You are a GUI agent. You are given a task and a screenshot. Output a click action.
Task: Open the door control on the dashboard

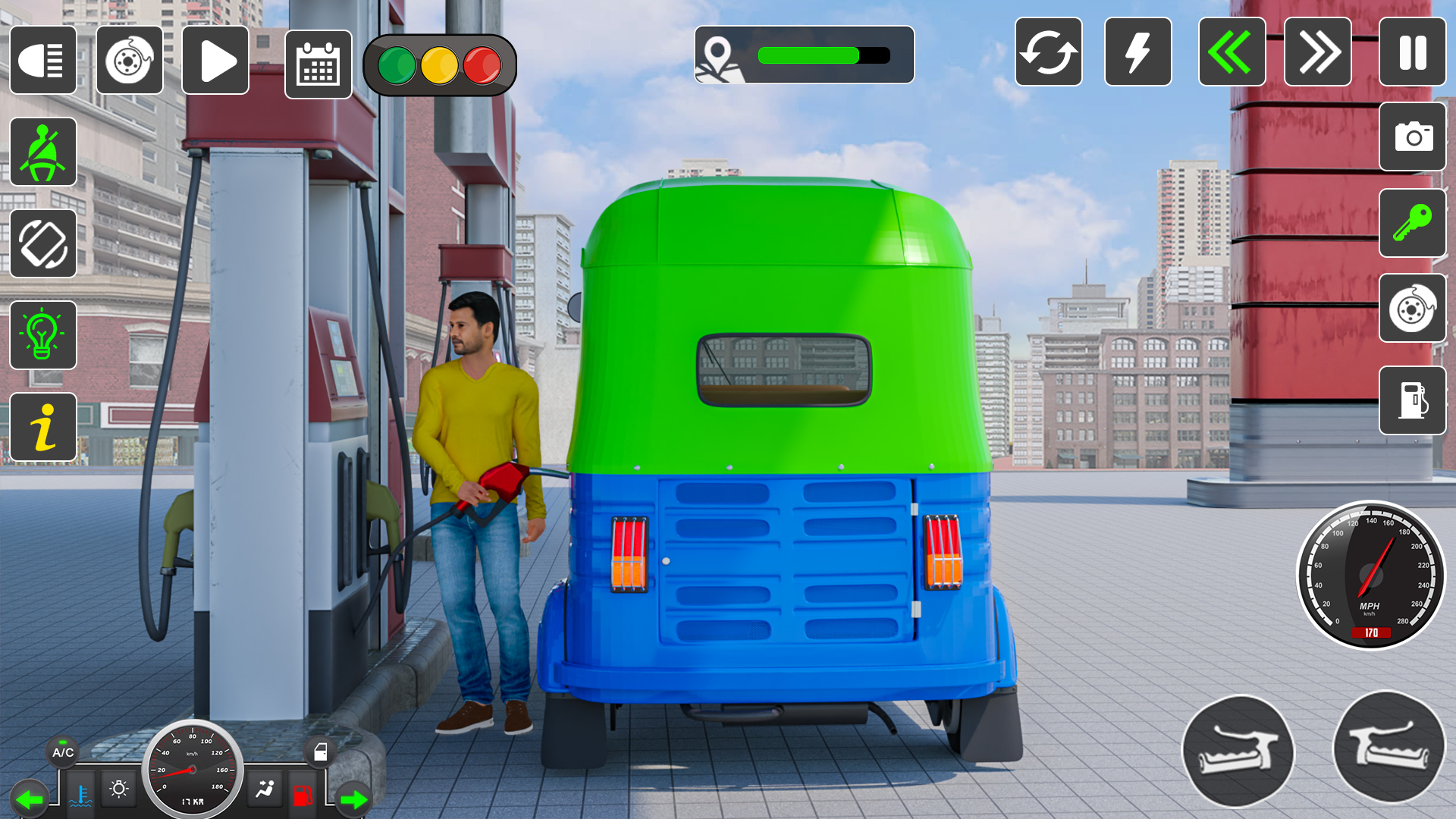(x=322, y=752)
